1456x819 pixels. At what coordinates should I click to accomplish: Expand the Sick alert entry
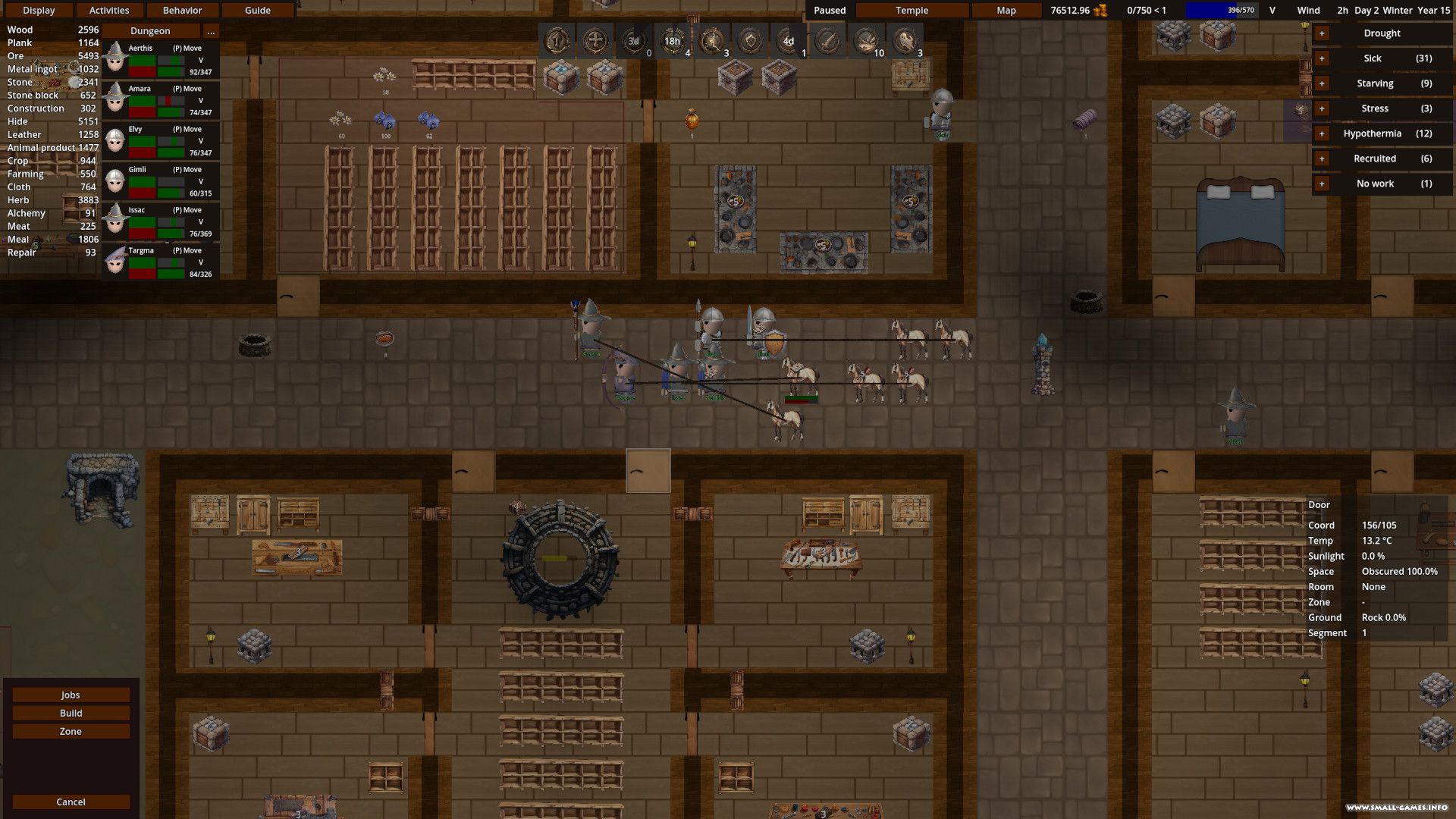(1322, 58)
